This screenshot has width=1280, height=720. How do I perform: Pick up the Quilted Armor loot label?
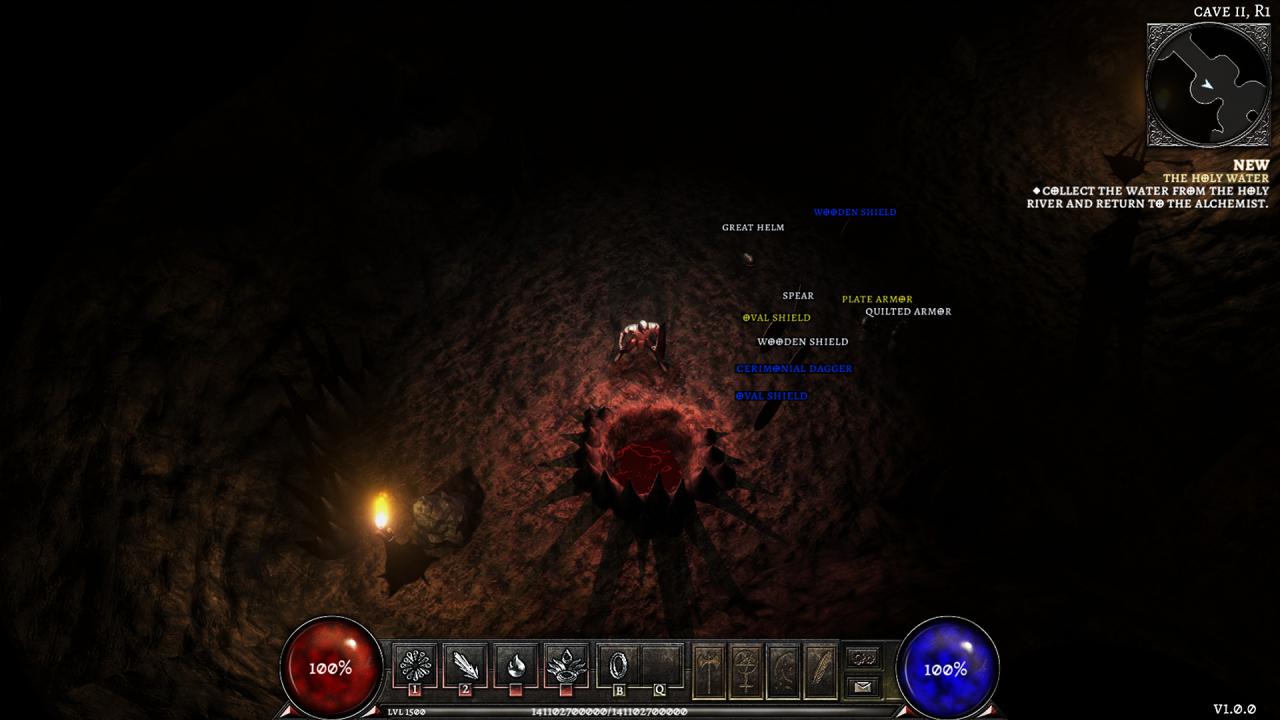pos(908,312)
